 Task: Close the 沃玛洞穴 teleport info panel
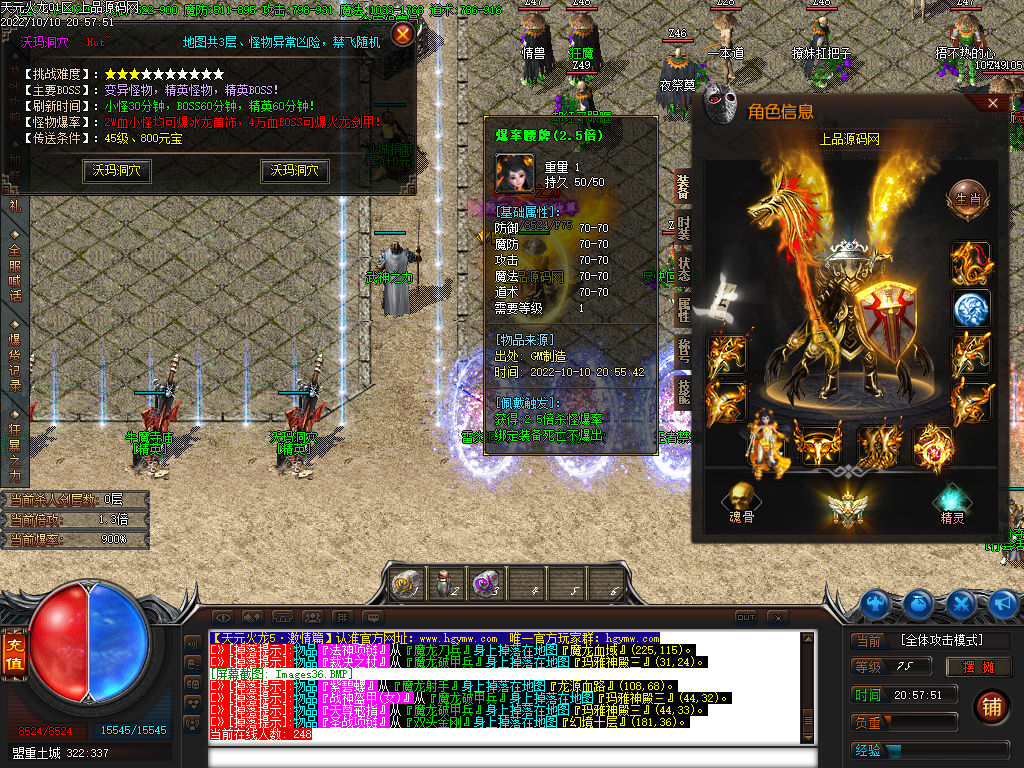402,35
